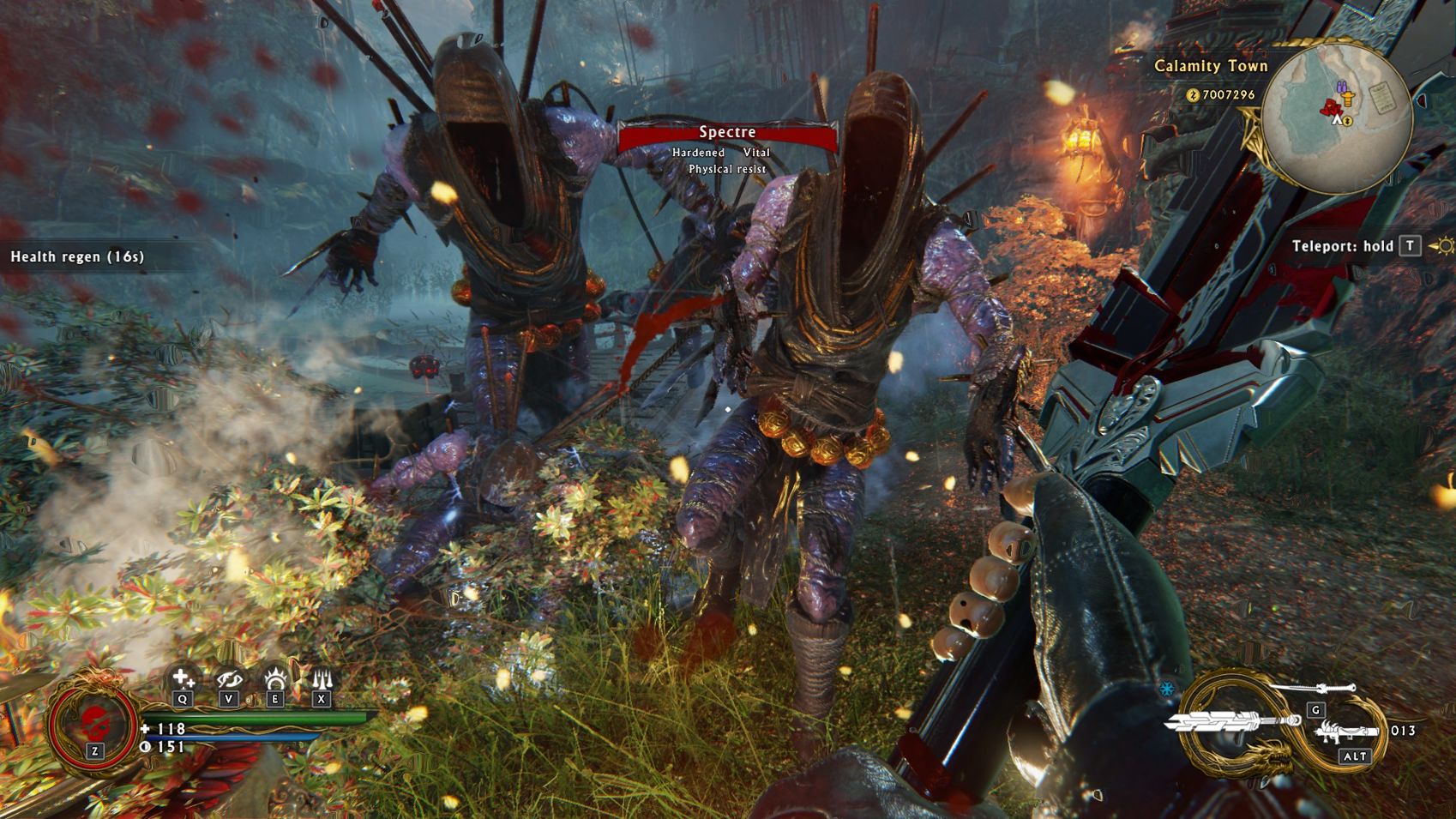Image resolution: width=1456 pixels, height=819 pixels.
Task: Select the Spectre enemy name banner
Action: click(x=727, y=132)
